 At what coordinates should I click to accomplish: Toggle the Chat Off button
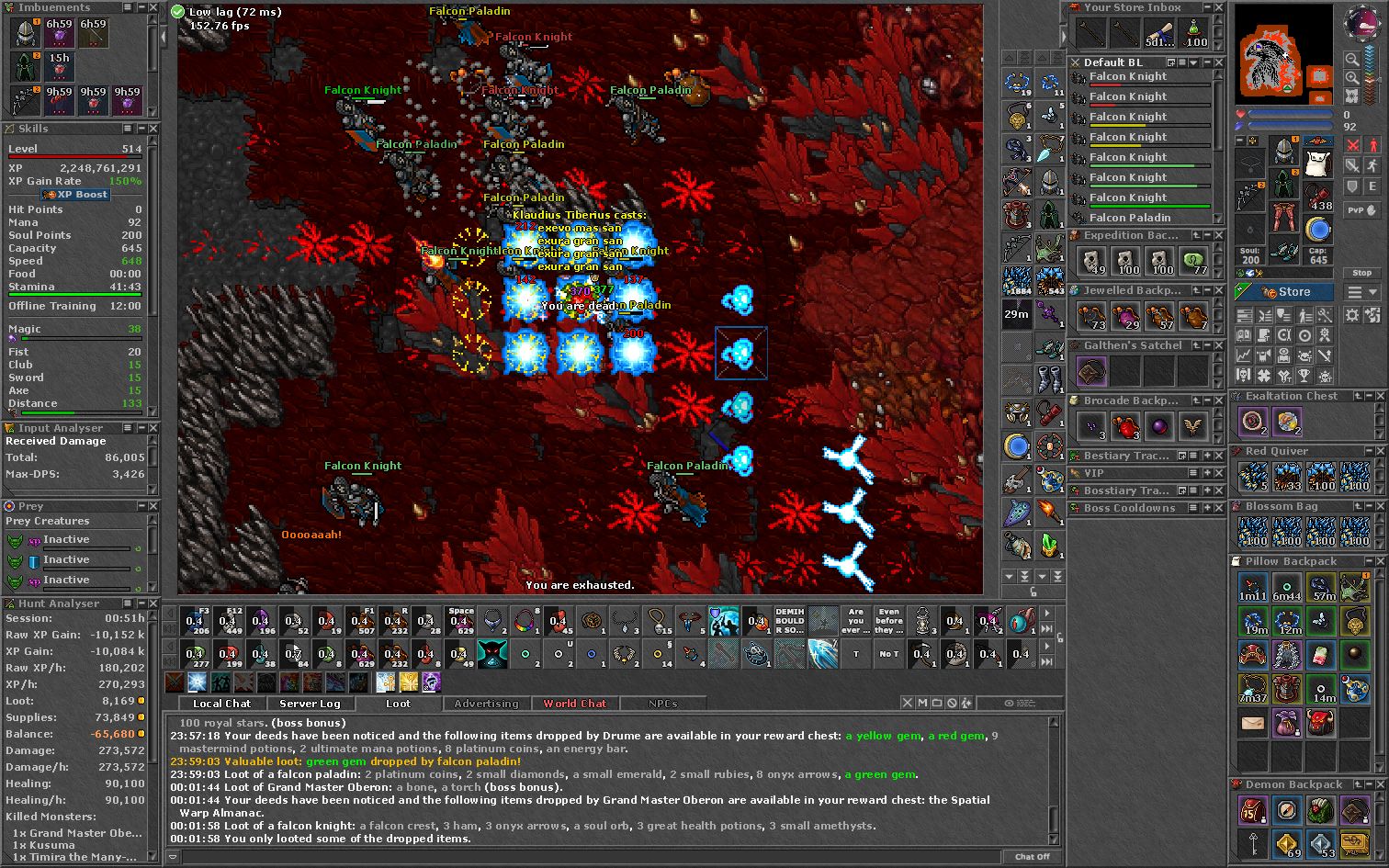(x=1032, y=856)
